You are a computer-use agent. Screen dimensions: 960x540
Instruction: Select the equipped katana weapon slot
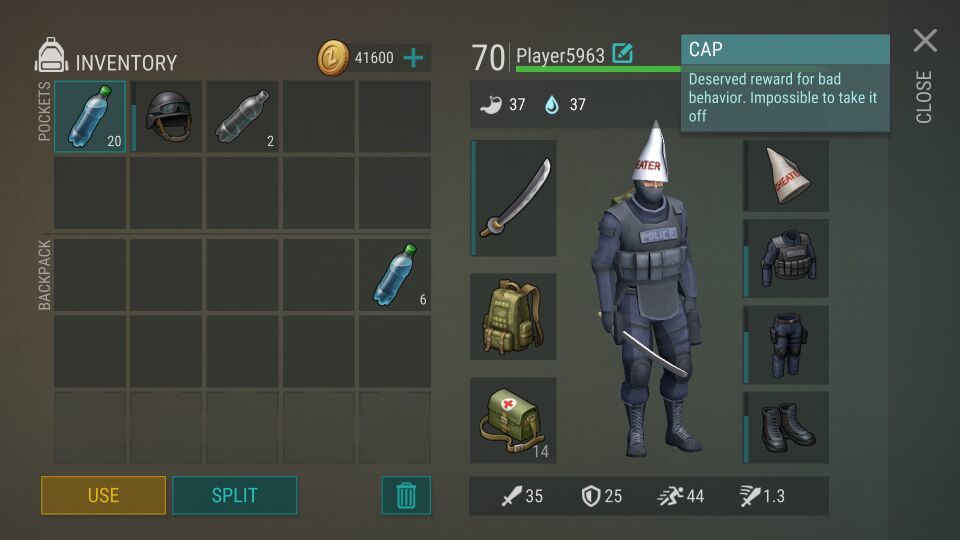[x=514, y=198]
